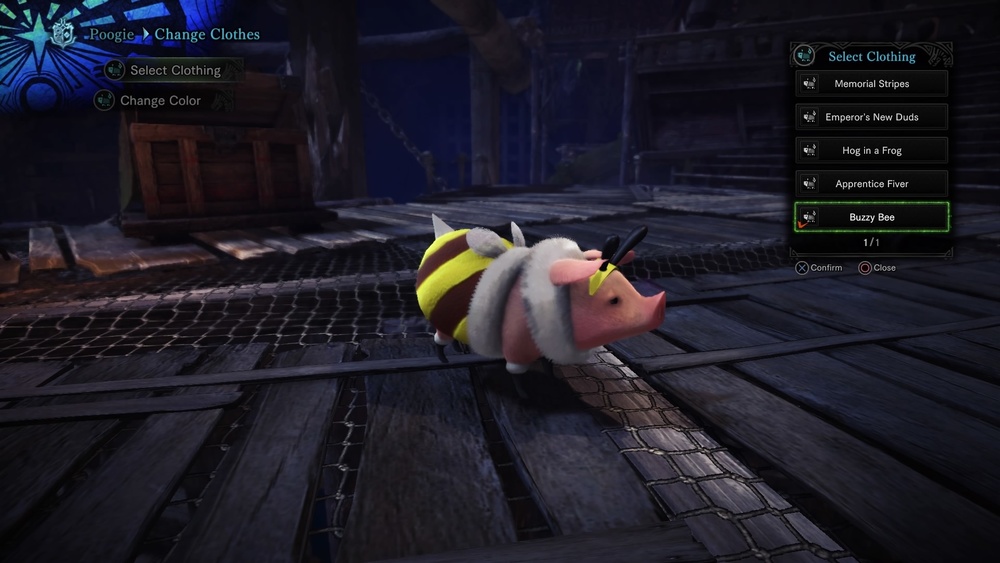The height and width of the screenshot is (563, 1000).
Task: Choose the Buzzy Bee costume
Action: (x=871, y=217)
